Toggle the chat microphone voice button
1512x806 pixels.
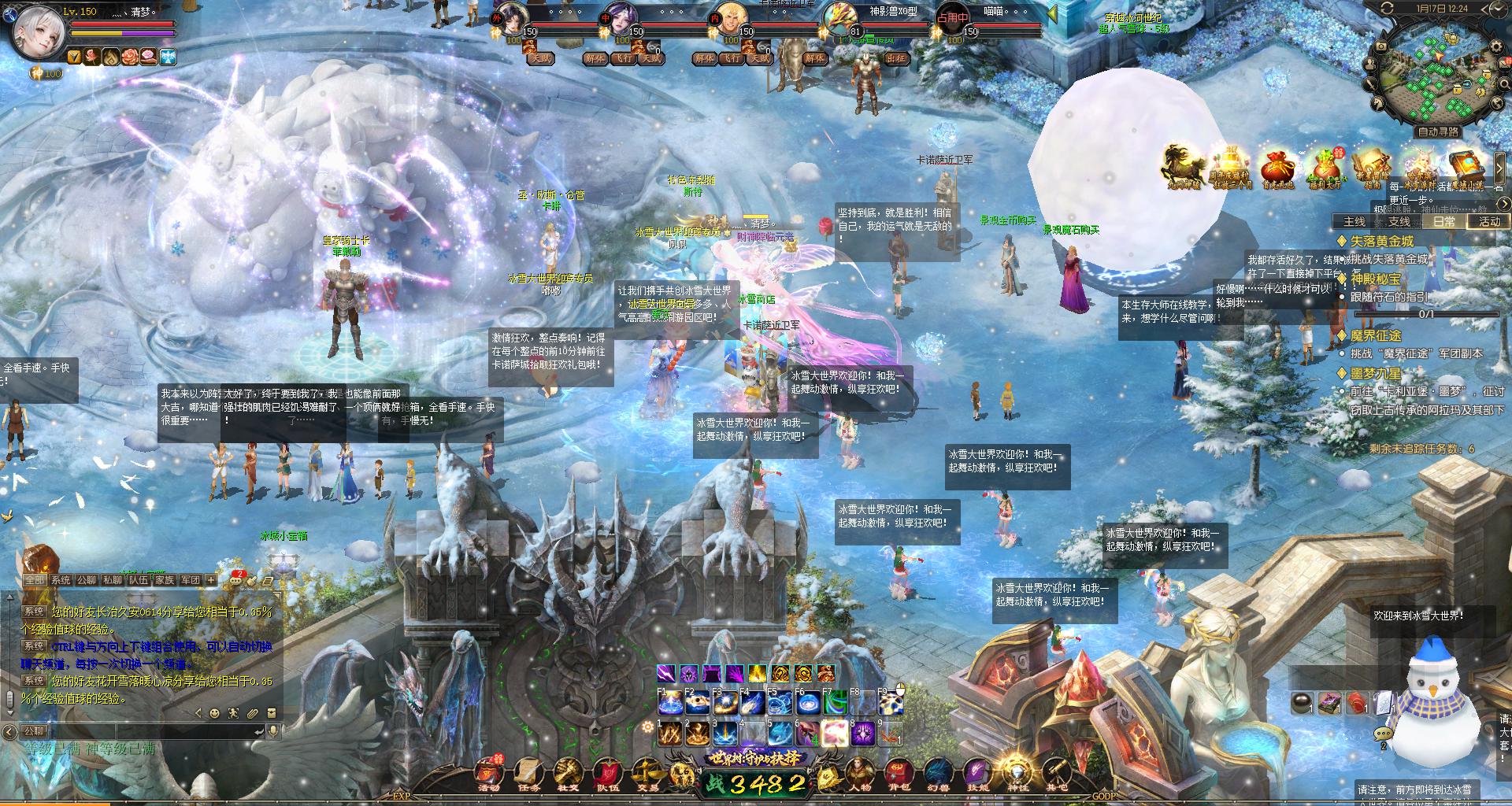pyautogui.click(x=274, y=731)
